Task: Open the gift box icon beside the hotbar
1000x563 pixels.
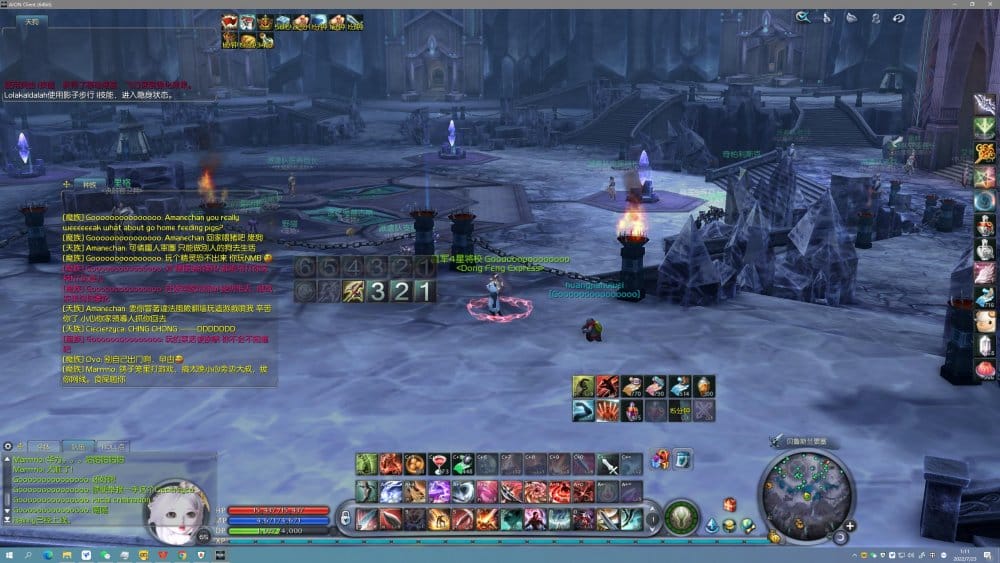Action: [660, 460]
